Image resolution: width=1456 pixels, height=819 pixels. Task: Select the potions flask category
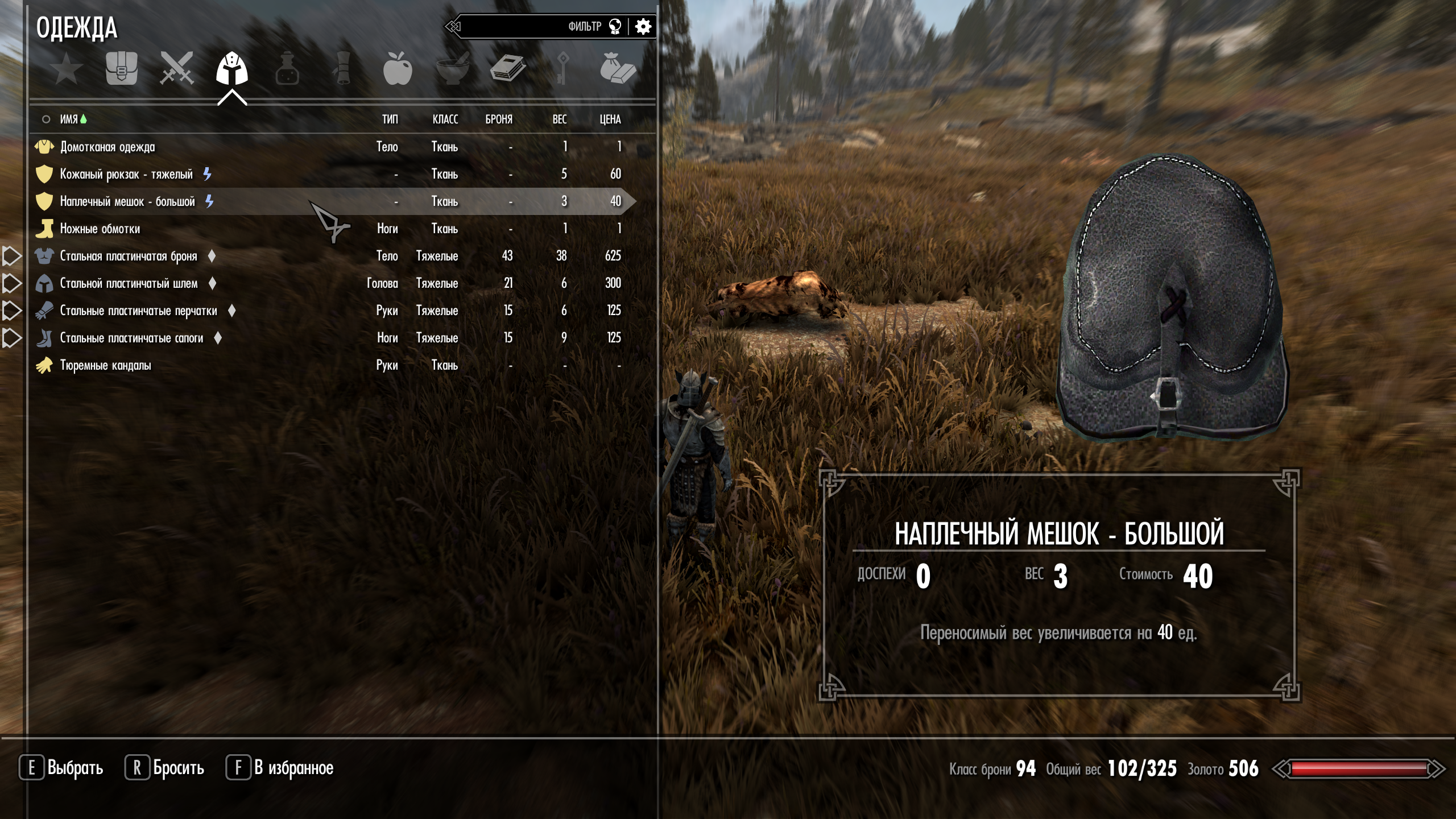[287, 69]
